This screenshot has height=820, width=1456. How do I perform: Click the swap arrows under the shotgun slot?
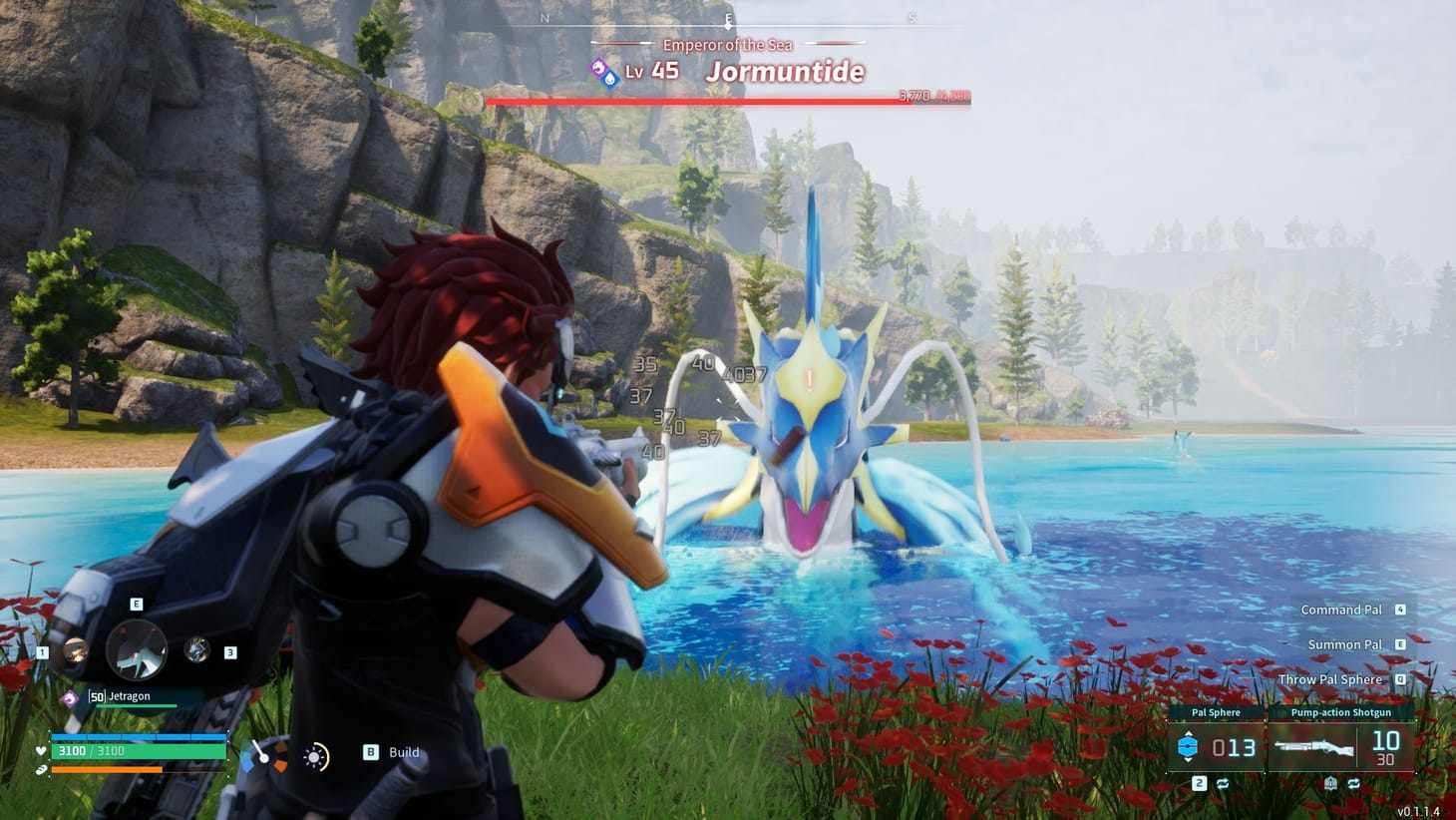coord(1355,783)
